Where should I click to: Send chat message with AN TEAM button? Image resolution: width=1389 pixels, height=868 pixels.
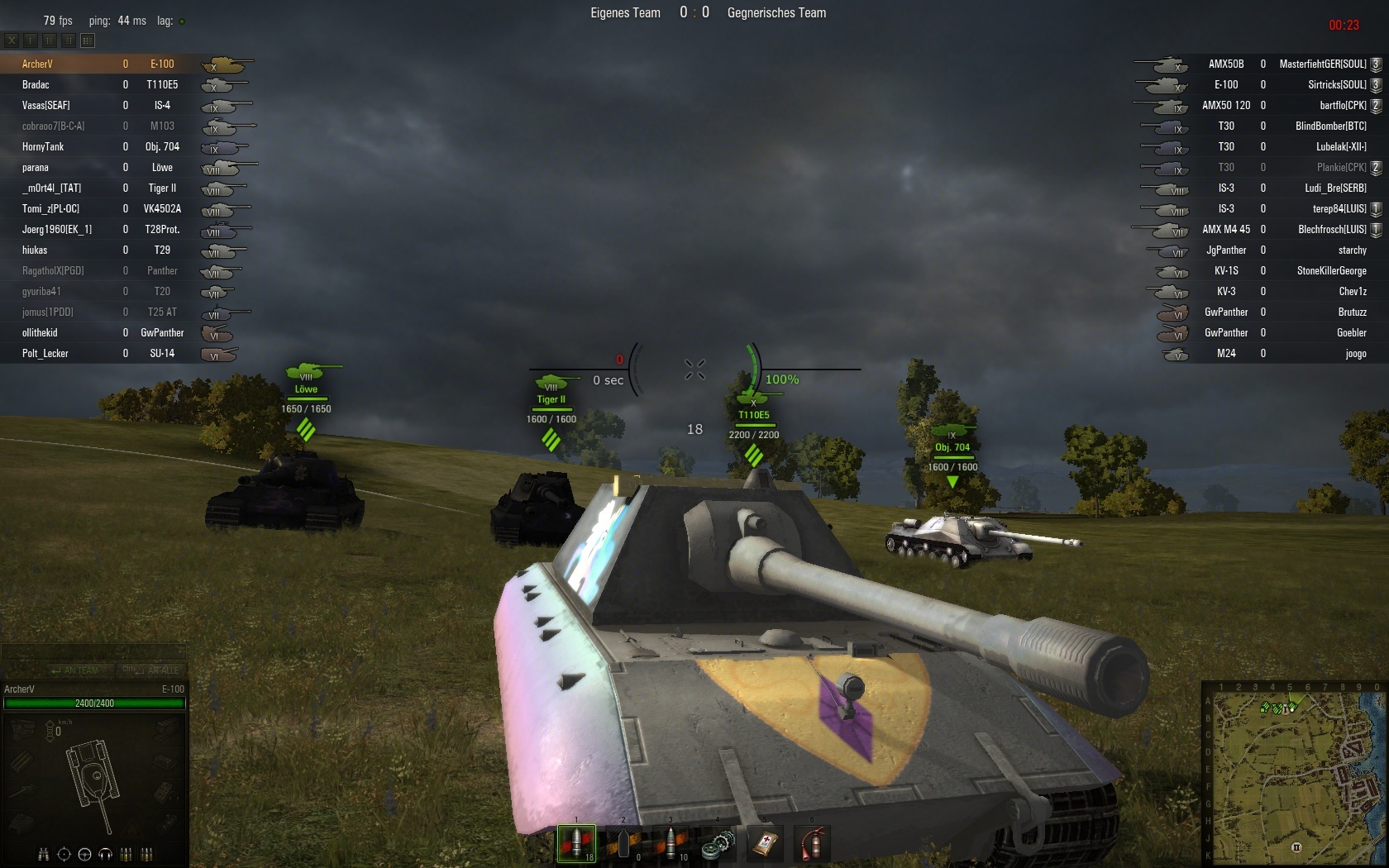[74, 670]
